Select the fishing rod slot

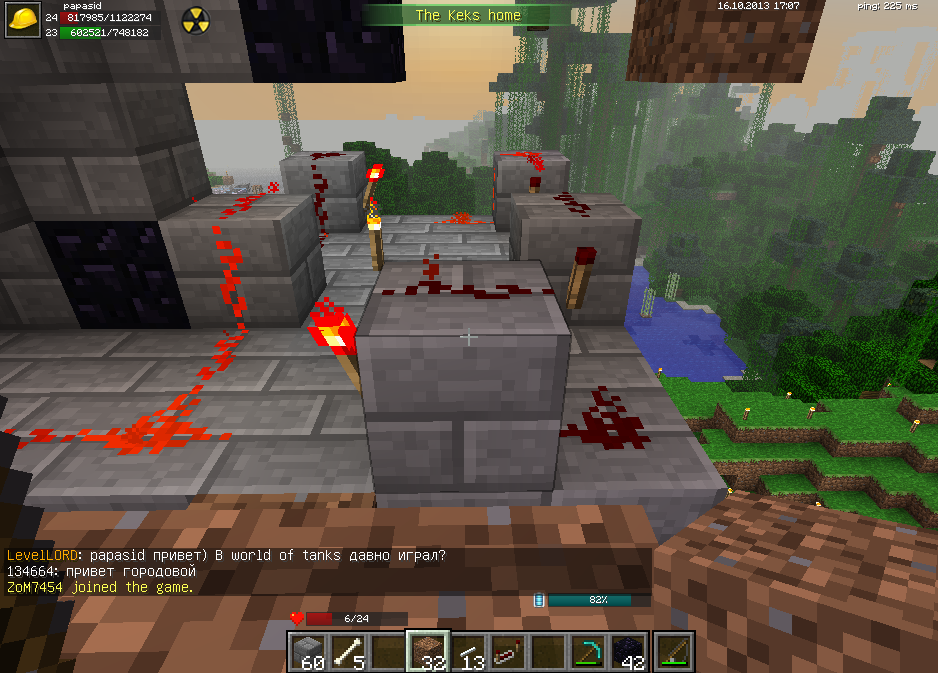671,652
